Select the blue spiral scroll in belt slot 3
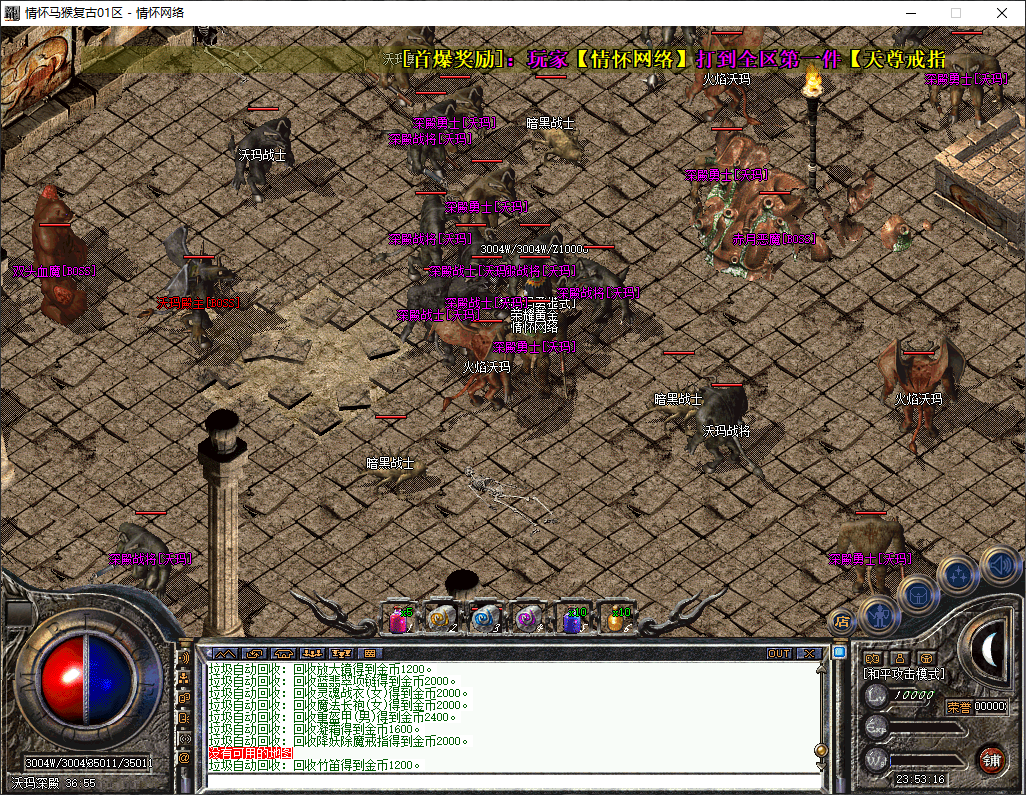Viewport: 1026px width, 795px height. tap(484, 620)
